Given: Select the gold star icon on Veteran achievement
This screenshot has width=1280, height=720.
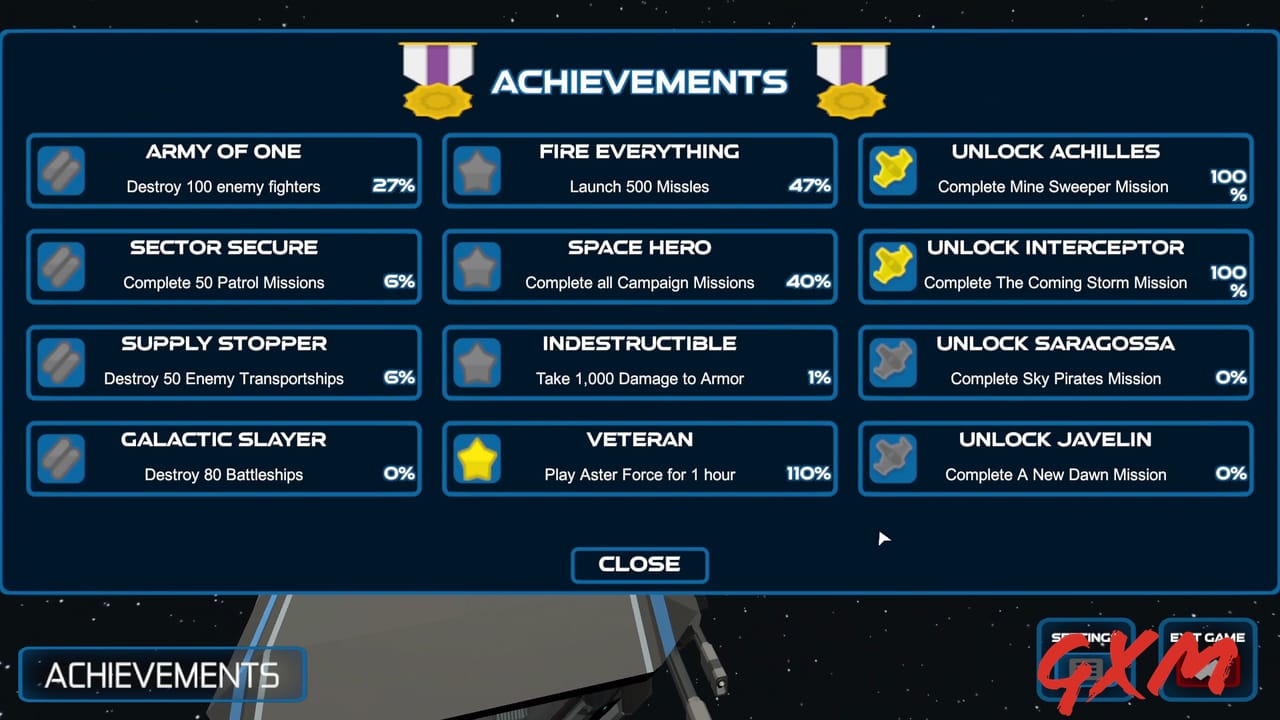Looking at the screenshot, I should pos(477,458).
